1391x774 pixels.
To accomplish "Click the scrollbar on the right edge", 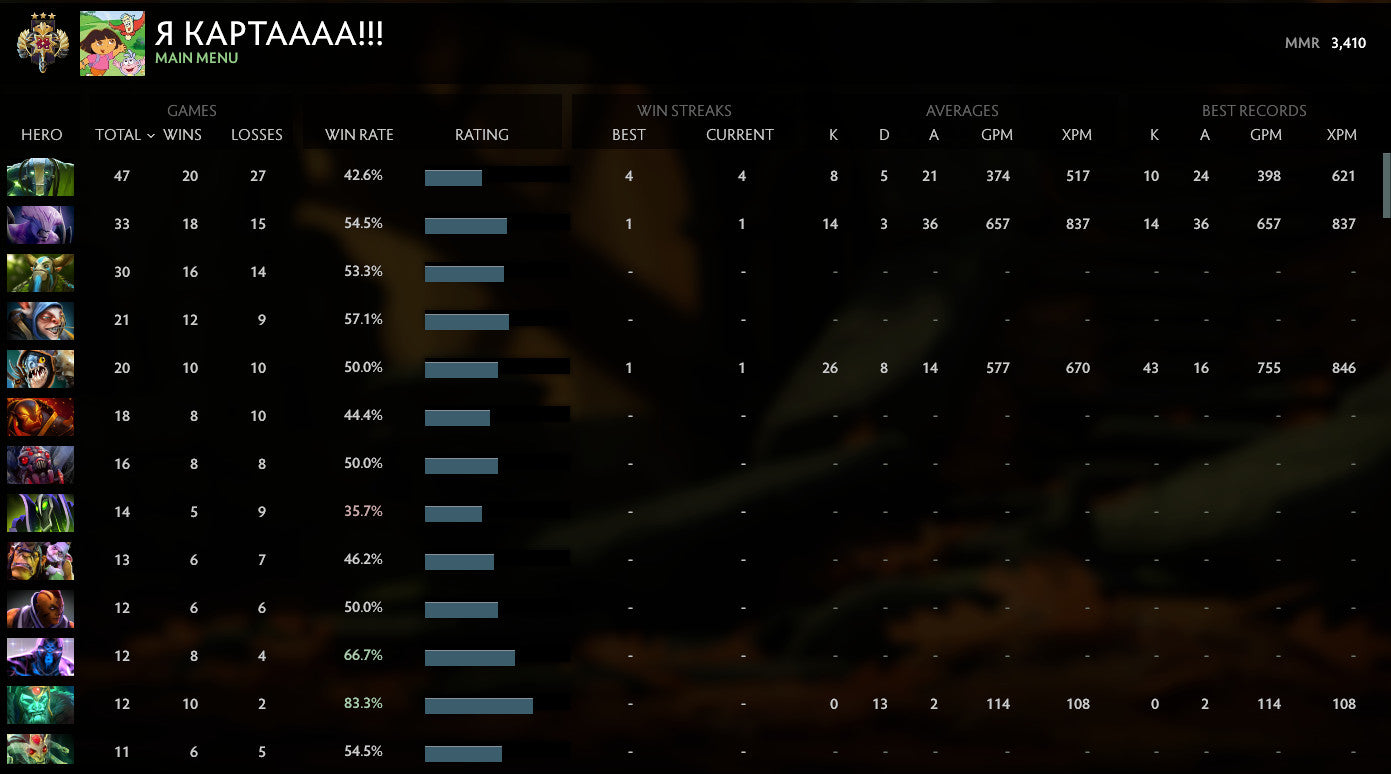I will (x=1385, y=185).
